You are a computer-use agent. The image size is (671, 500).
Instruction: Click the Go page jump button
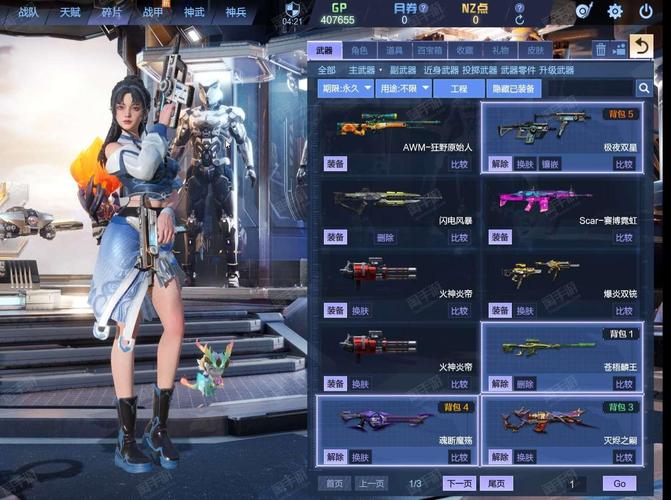click(619, 483)
